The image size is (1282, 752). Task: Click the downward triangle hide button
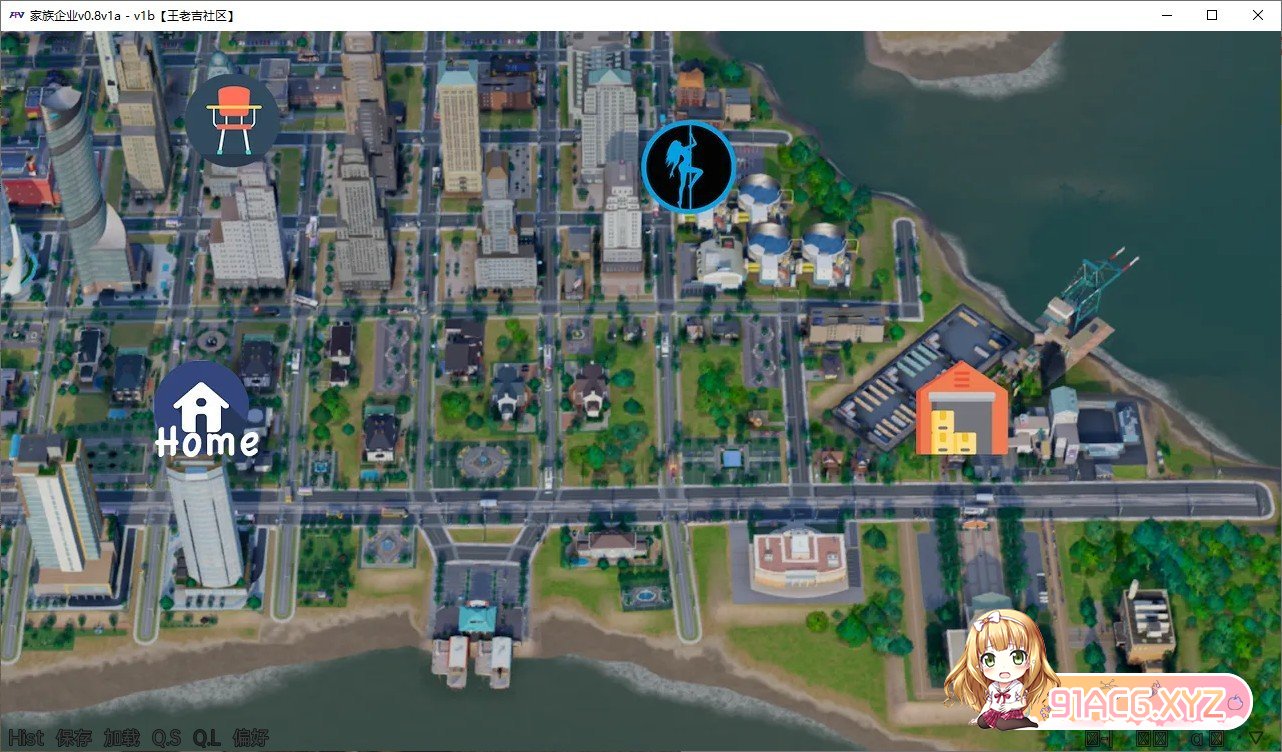1256,739
